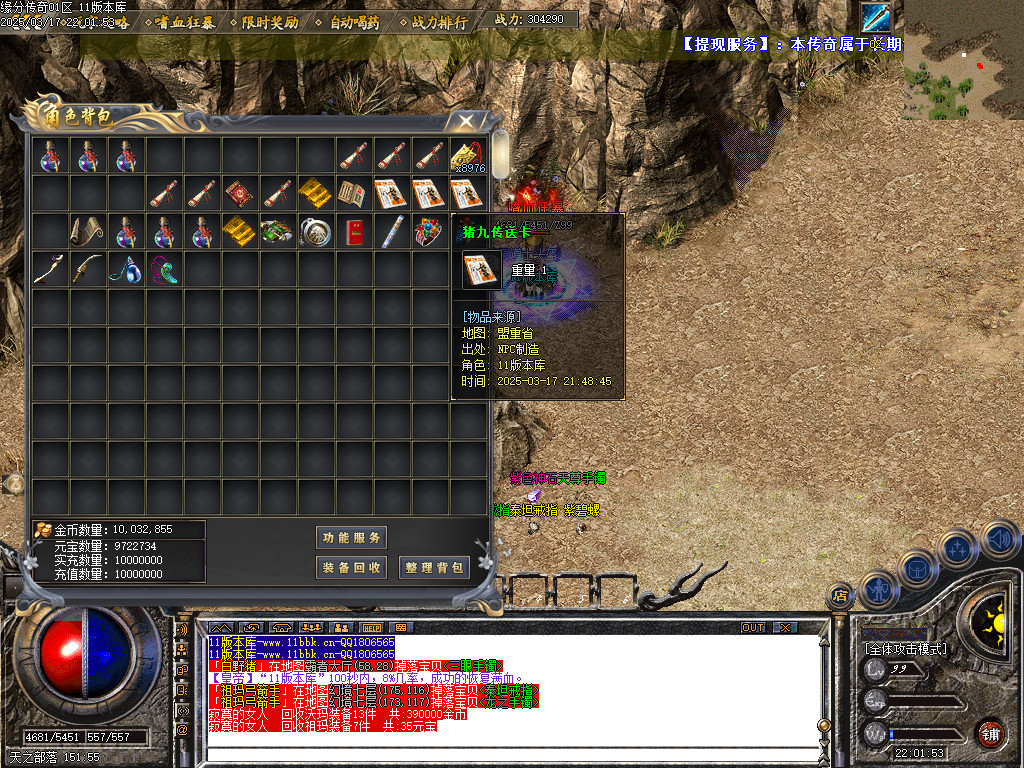
Task: Open the 嗜血狂暴 top menu entry
Action: pyautogui.click(x=185, y=22)
